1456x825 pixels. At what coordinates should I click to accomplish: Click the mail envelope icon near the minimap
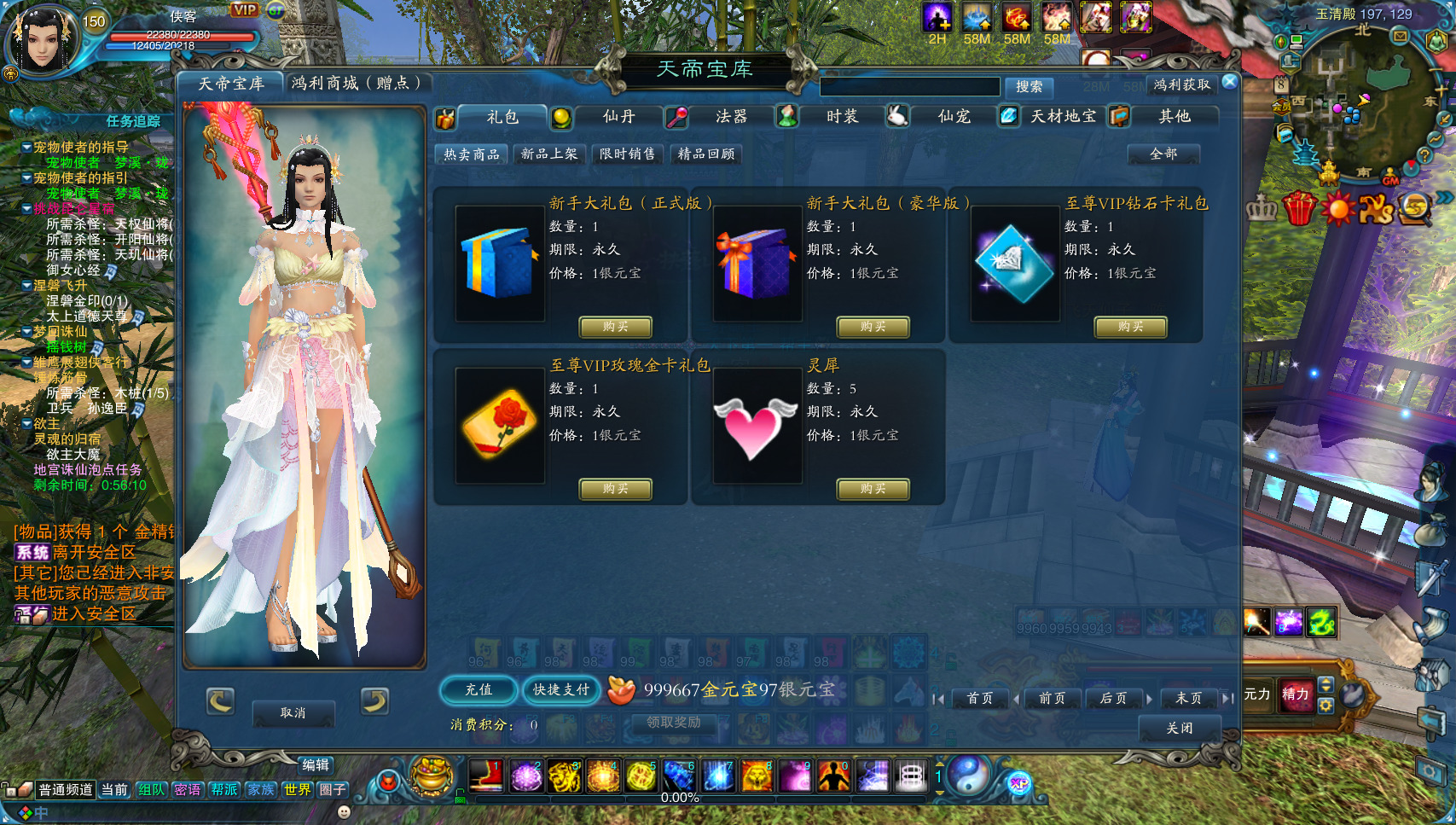[1400, 36]
